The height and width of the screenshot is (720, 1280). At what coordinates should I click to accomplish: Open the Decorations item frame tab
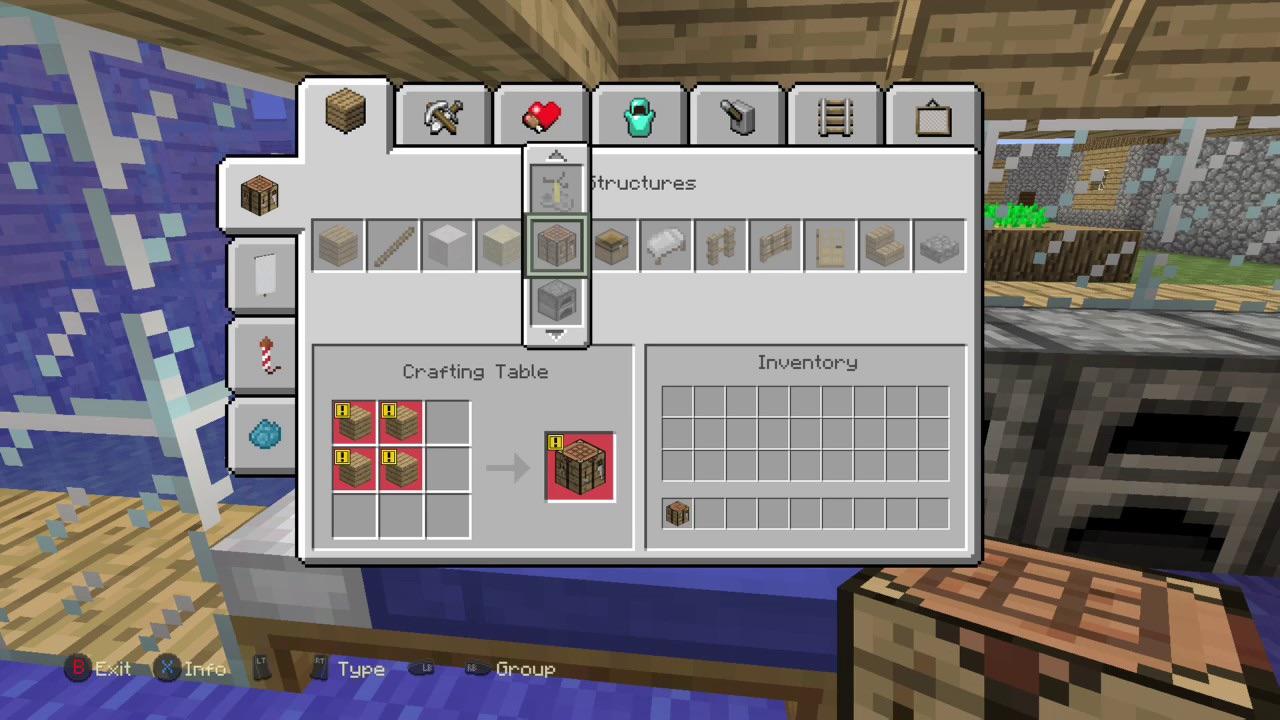coord(932,113)
